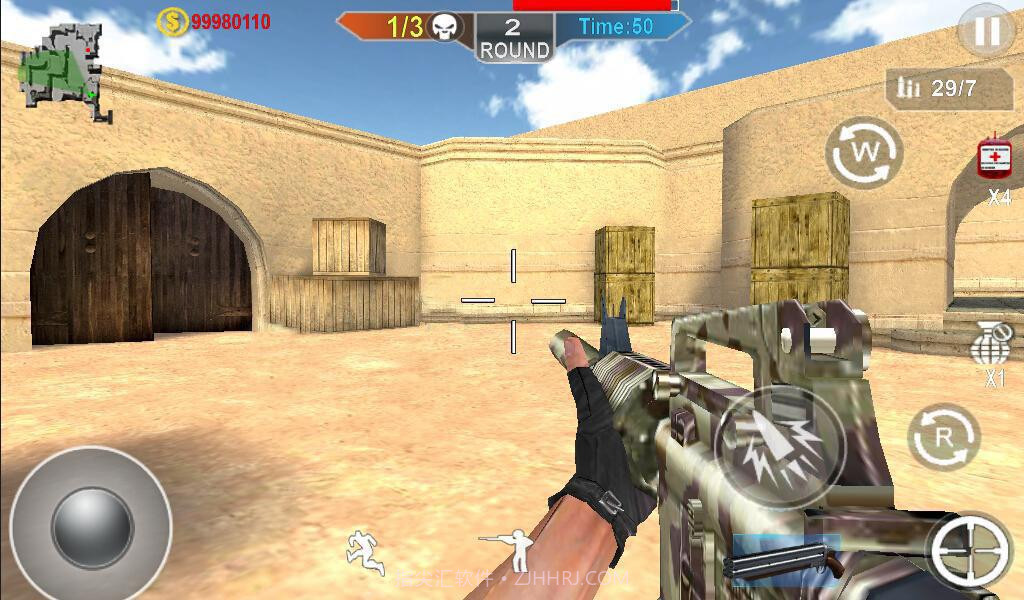The image size is (1024, 600).
Task: Tap the W weapon switch button
Action: click(863, 153)
